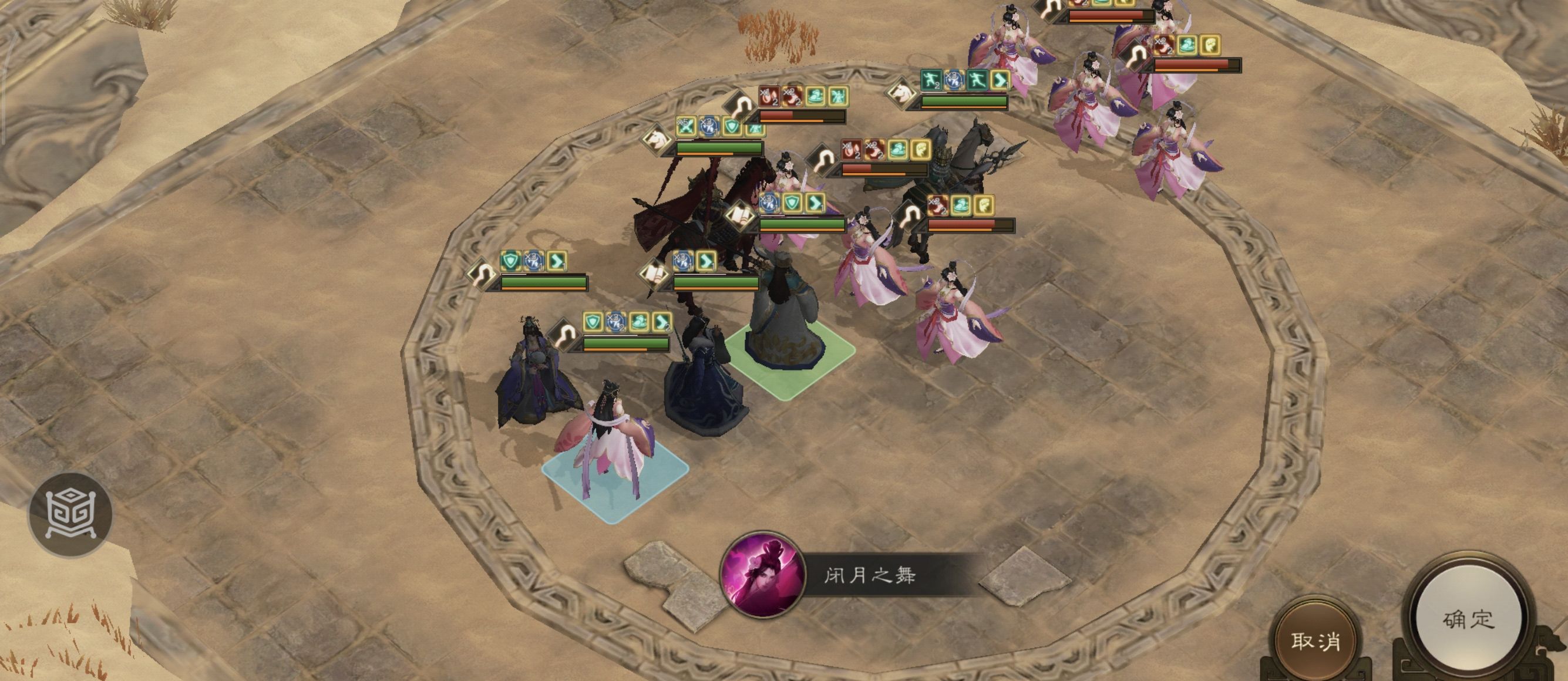Click the 闭月之舞 skill name label
This screenshot has width=1568, height=681.
click(x=872, y=594)
